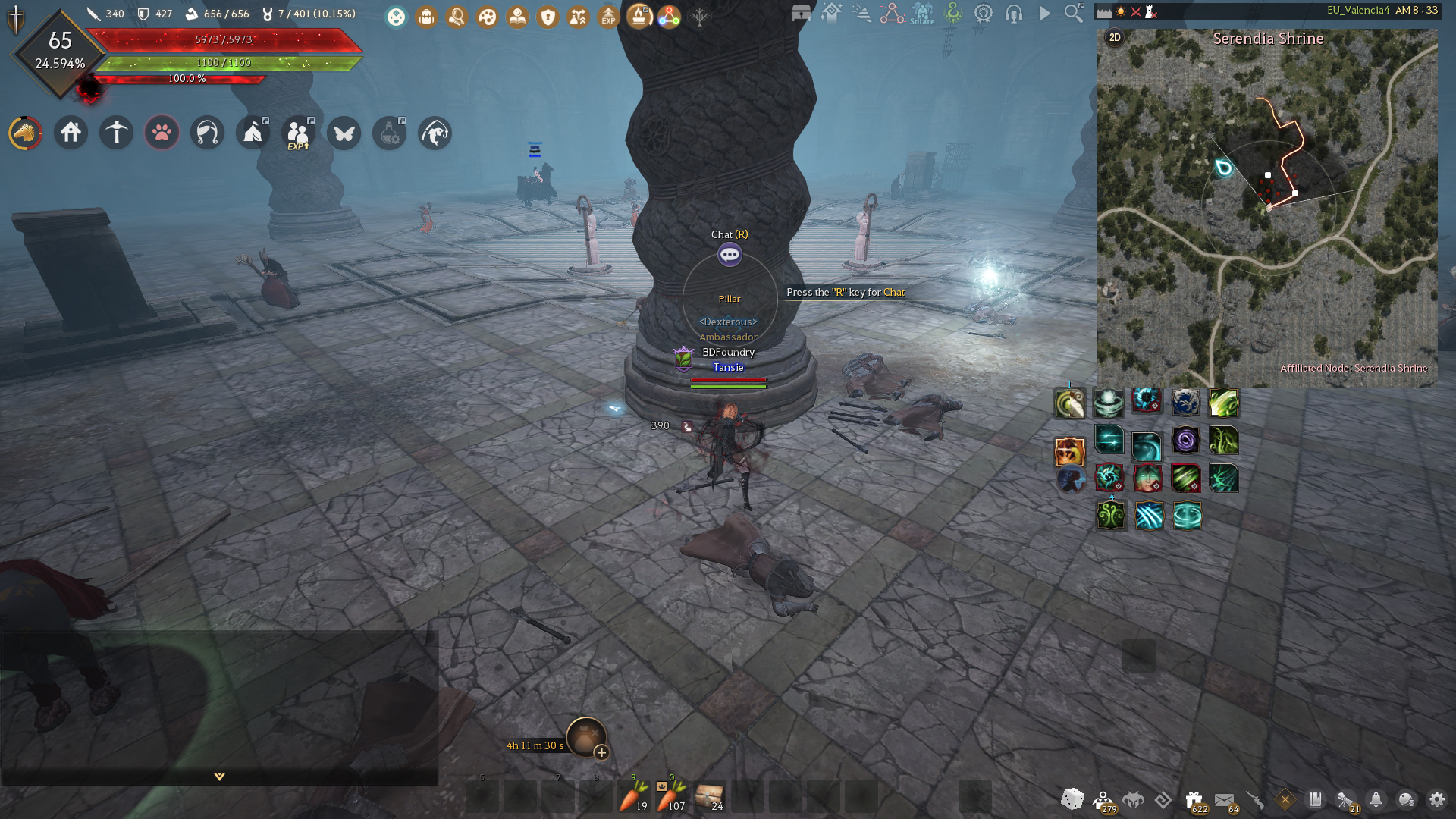Screen dimensions: 1456x819
Task: Expand the double chevron above the chat area
Action: point(218,777)
